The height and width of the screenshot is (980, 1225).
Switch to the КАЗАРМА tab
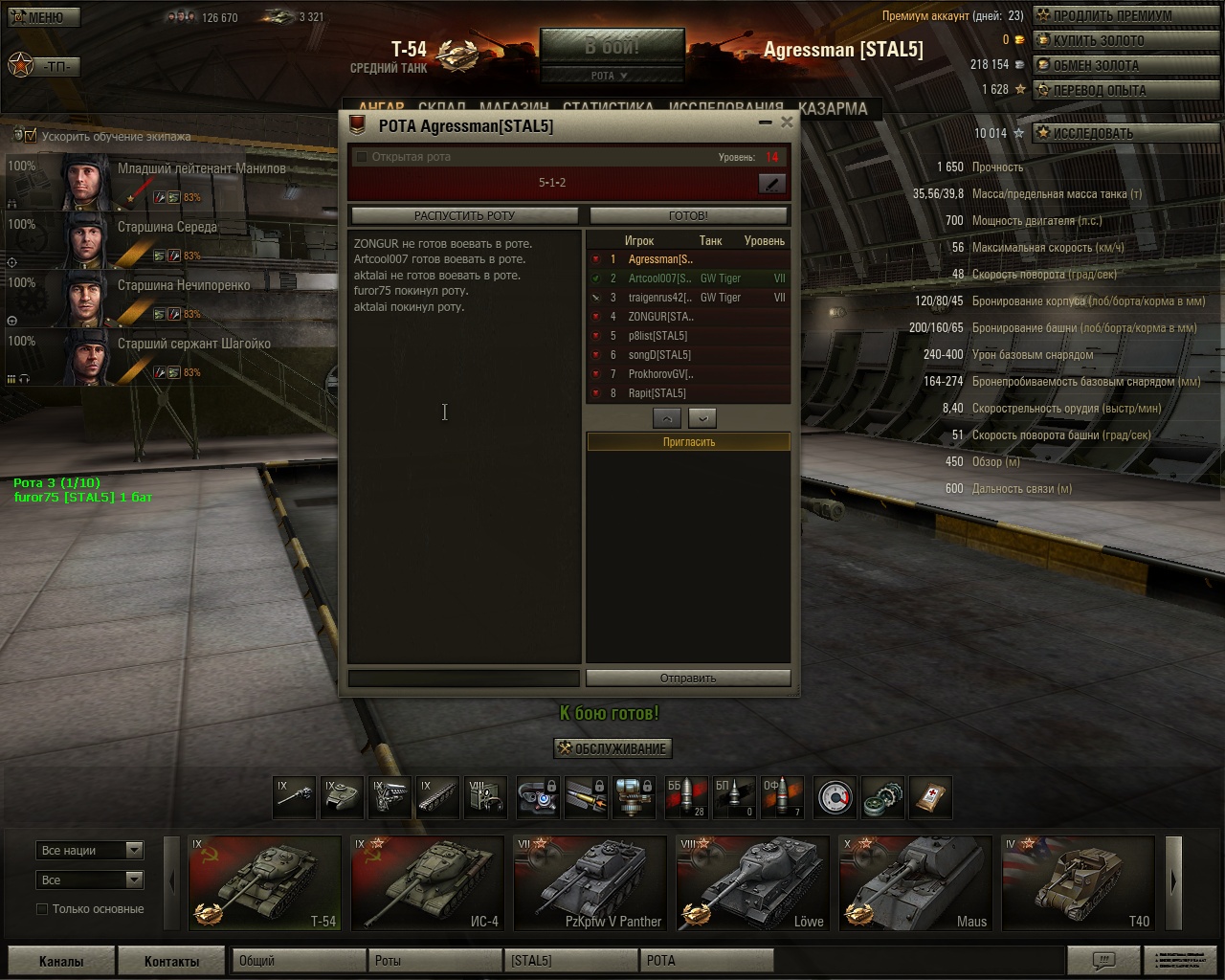point(833,108)
